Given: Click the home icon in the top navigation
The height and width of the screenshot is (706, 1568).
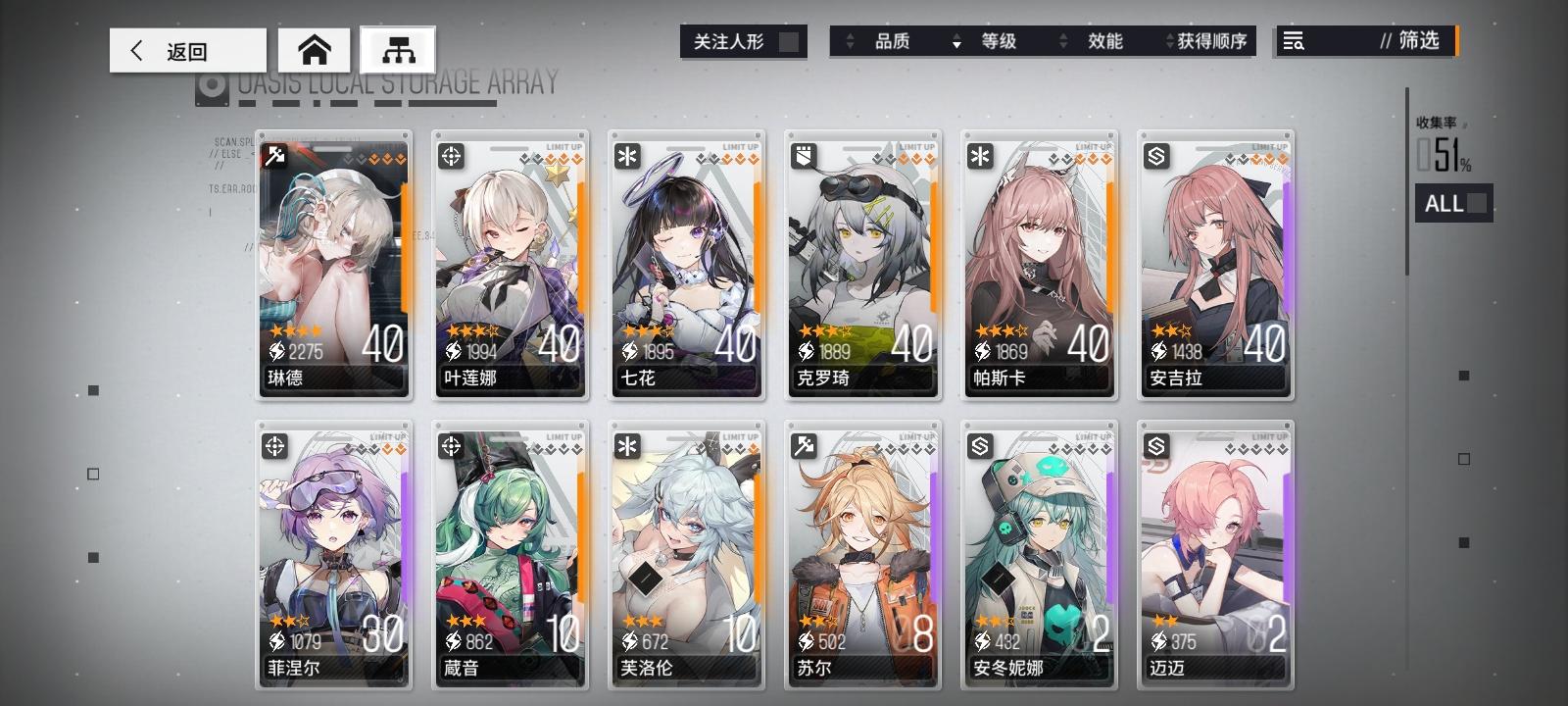Looking at the screenshot, I should point(314,50).
